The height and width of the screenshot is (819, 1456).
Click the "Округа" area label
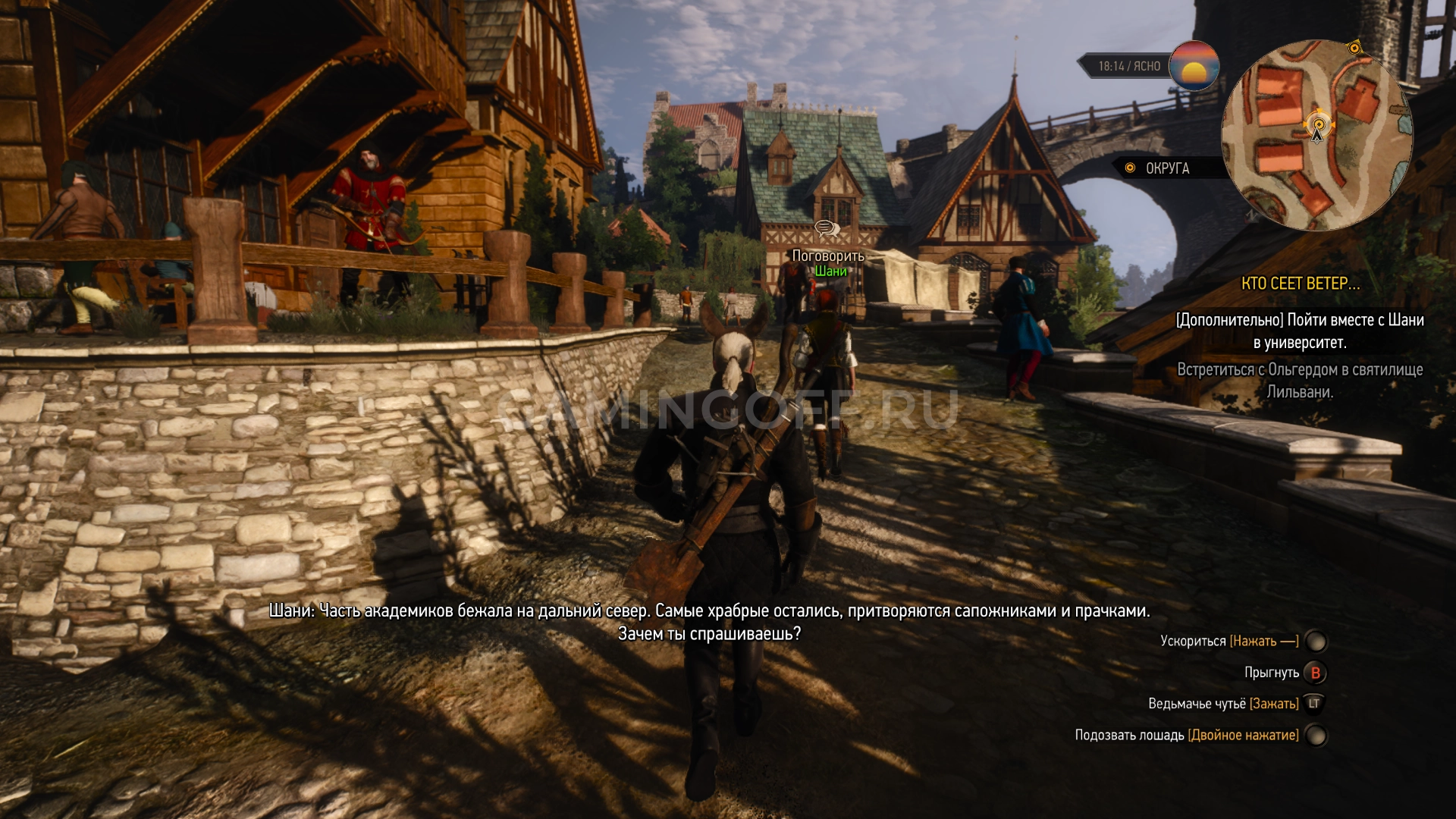[x=1167, y=168]
